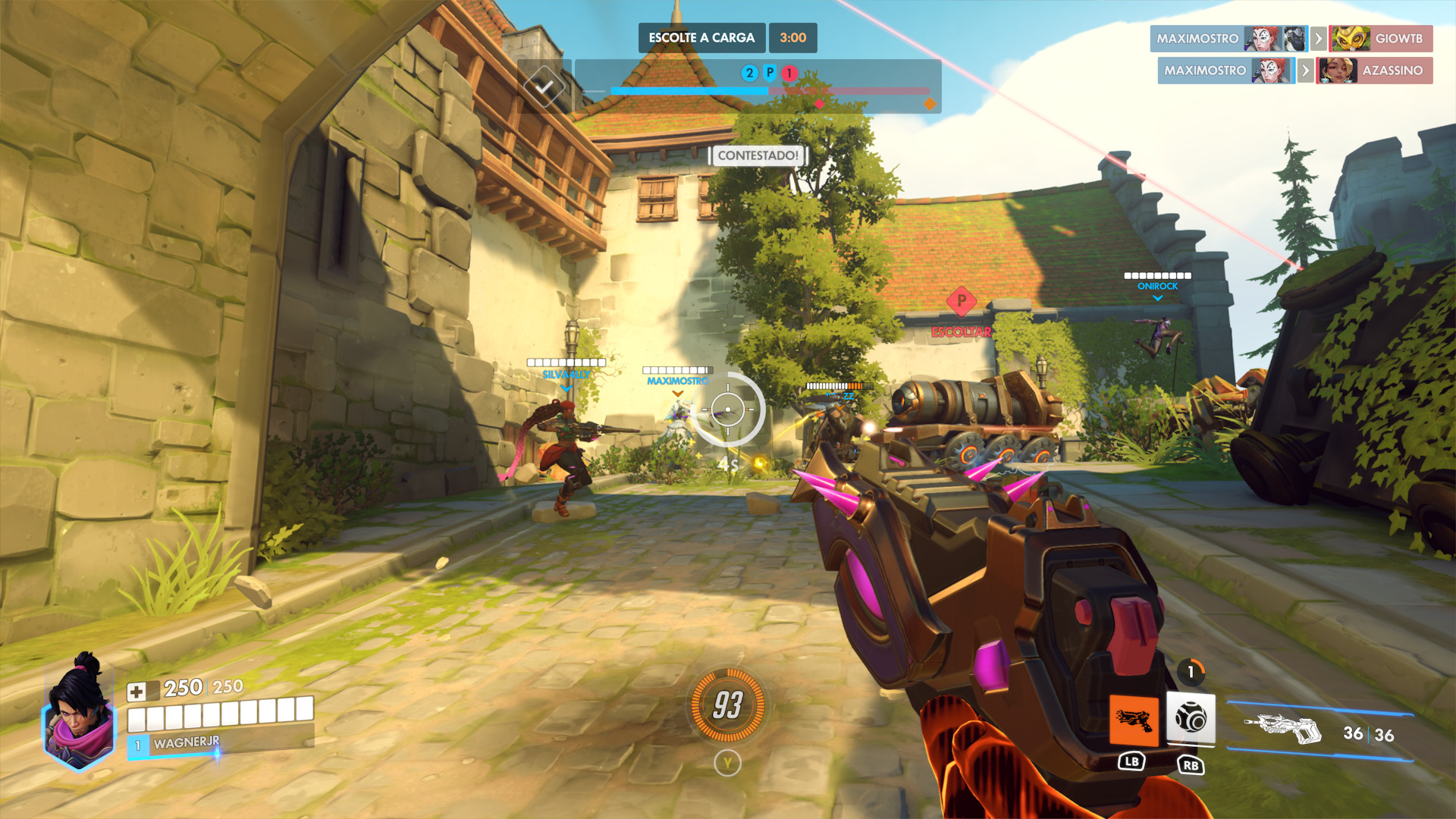Click the white weapon icon beside the ammo
1456x819 pixels.
1283,730
